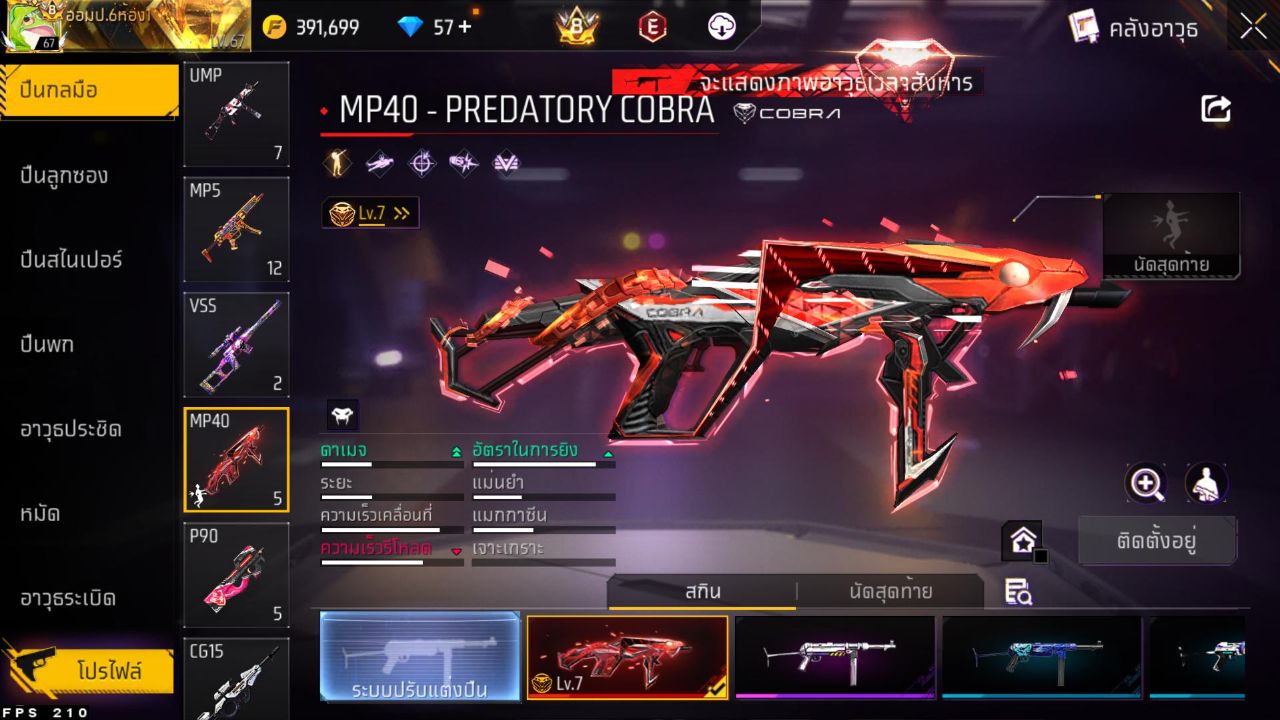Toggle the character model preview icon

[1205, 483]
